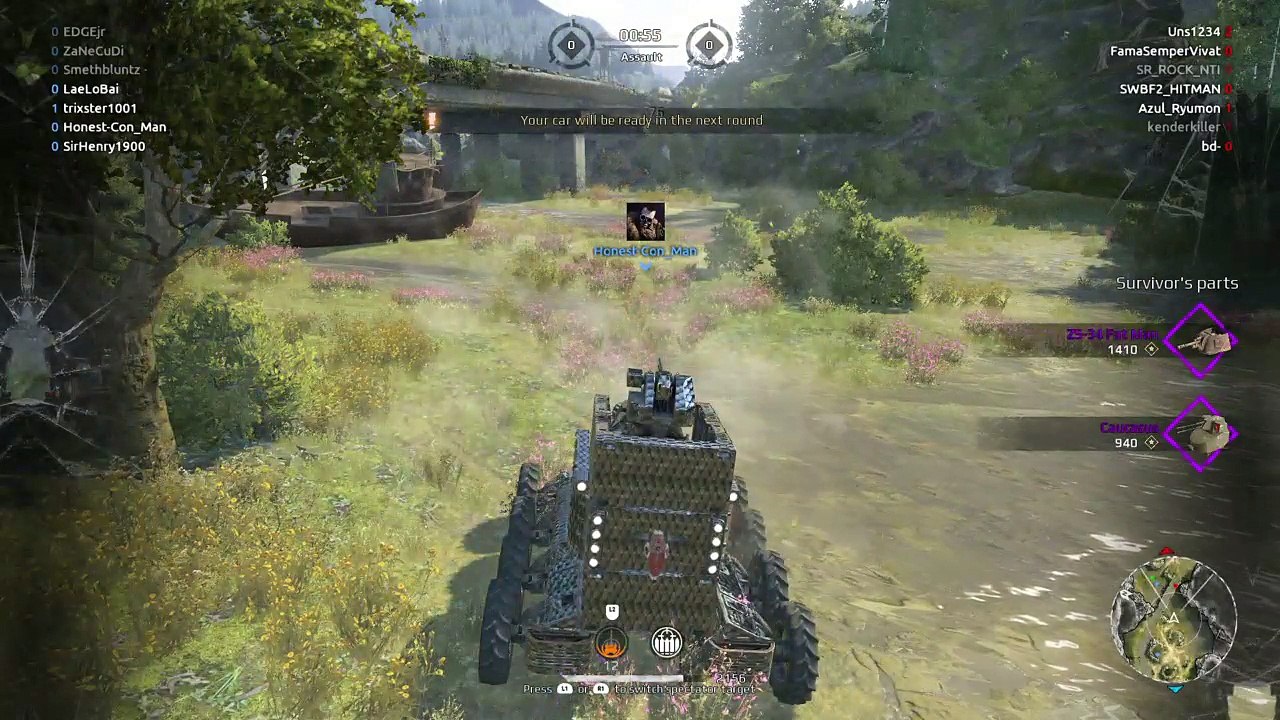This screenshot has height=720, width=1280.
Task: Click the circular minimap
Action: point(1174,619)
